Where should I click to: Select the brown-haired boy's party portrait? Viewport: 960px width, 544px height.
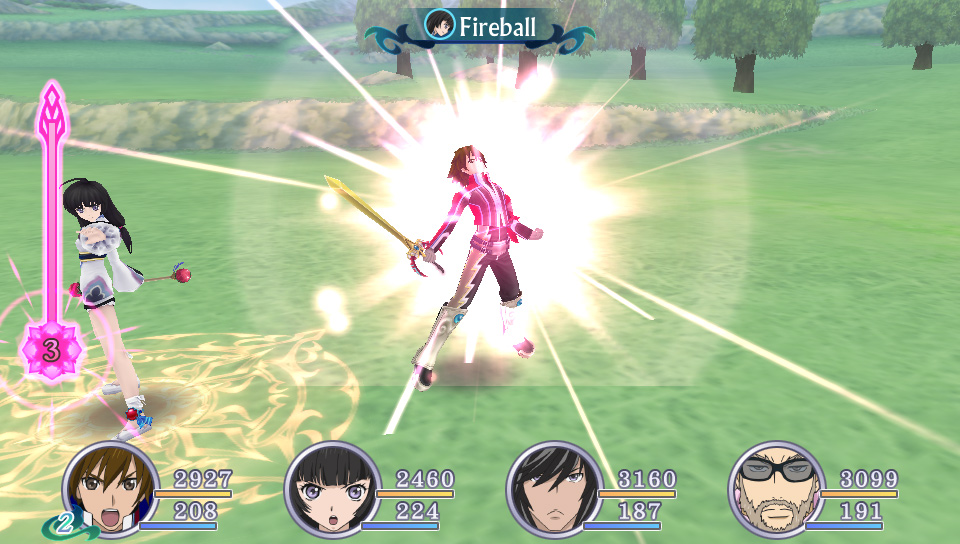point(110,488)
